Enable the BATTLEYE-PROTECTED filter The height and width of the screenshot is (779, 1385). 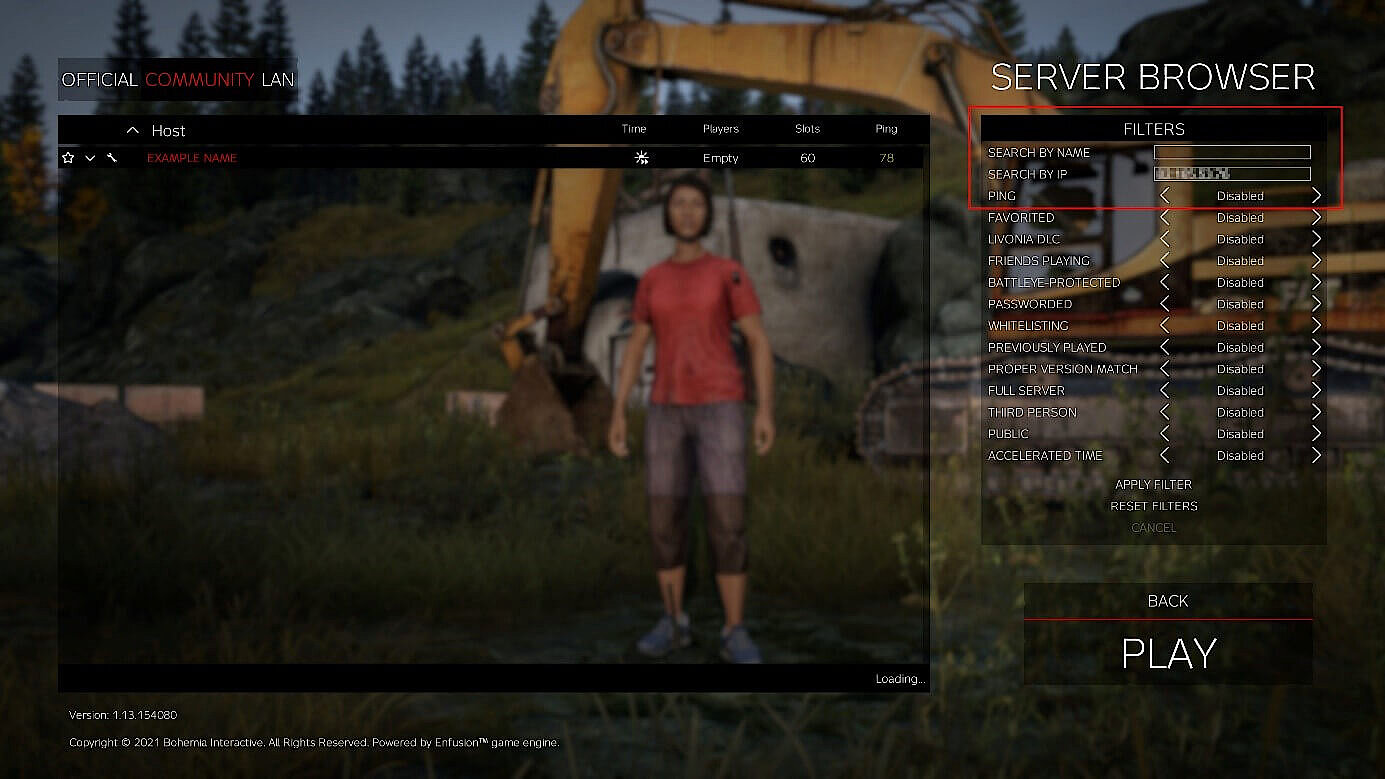(1318, 282)
